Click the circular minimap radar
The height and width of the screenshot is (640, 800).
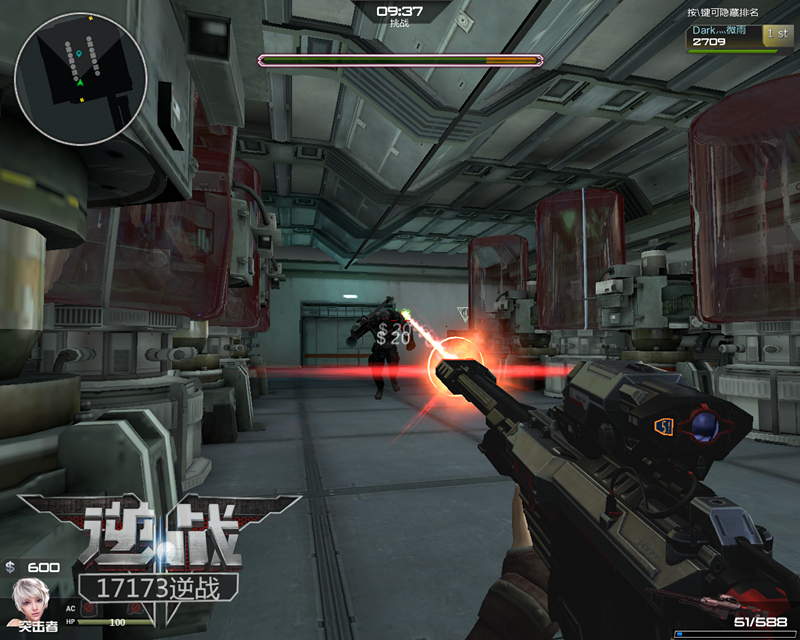pos(81,66)
